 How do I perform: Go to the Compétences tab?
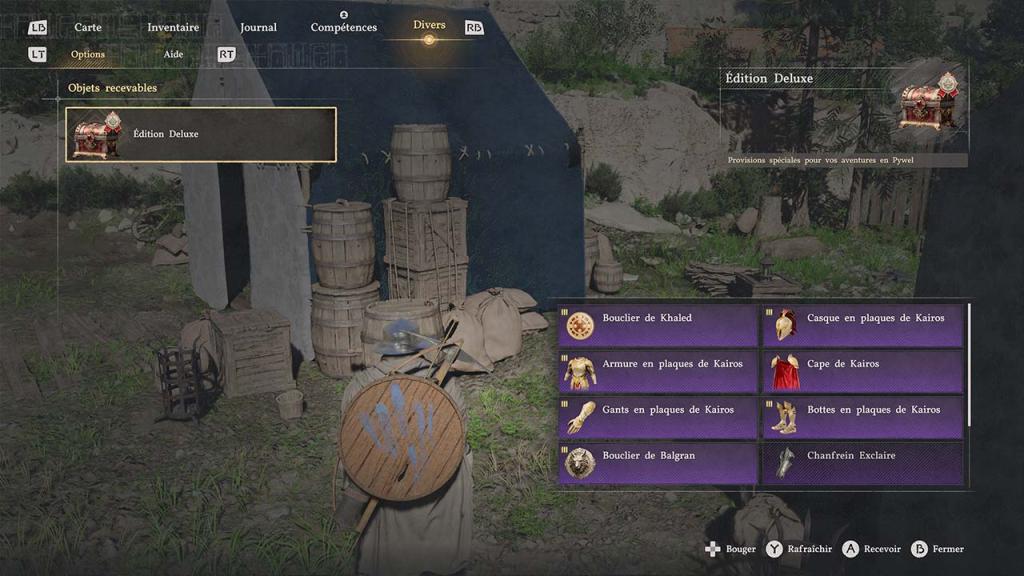[x=344, y=27]
